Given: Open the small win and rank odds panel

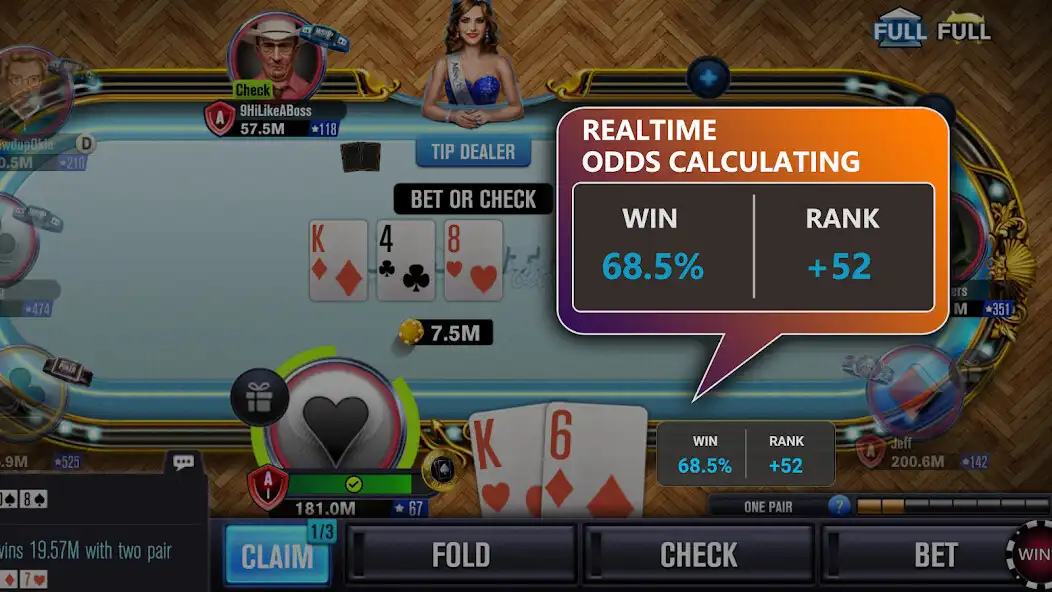Looking at the screenshot, I should coord(745,454).
